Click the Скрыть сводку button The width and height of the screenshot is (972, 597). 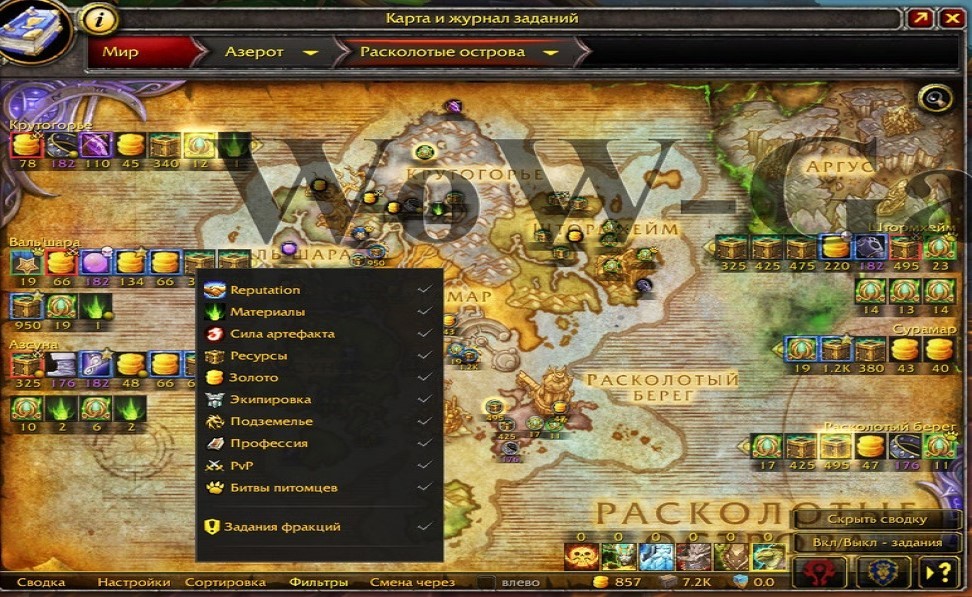coord(877,520)
